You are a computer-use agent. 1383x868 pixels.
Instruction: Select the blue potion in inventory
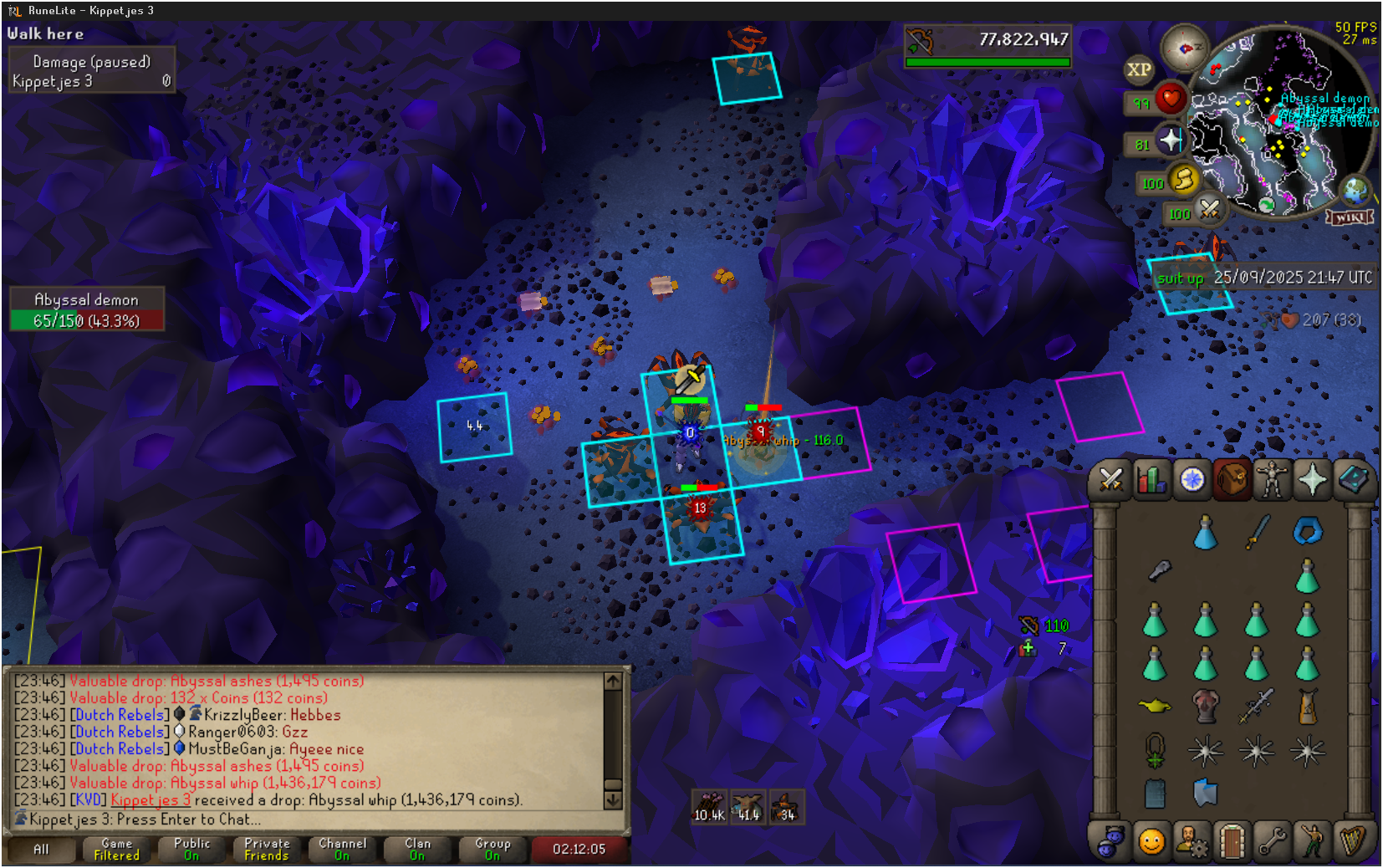click(1205, 532)
